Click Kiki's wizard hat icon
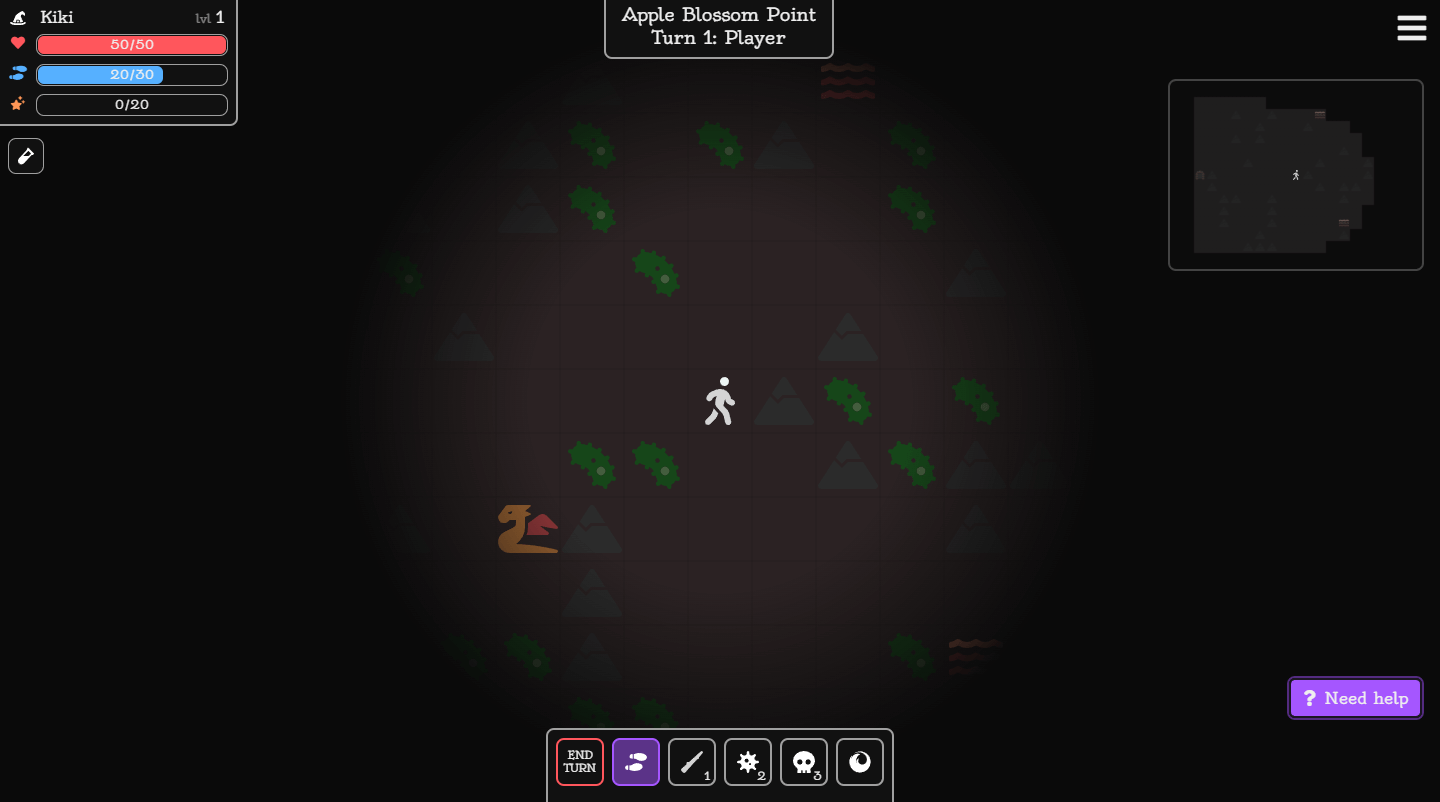The width and height of the screenshot is (1440, 802). tap(18, 16)
